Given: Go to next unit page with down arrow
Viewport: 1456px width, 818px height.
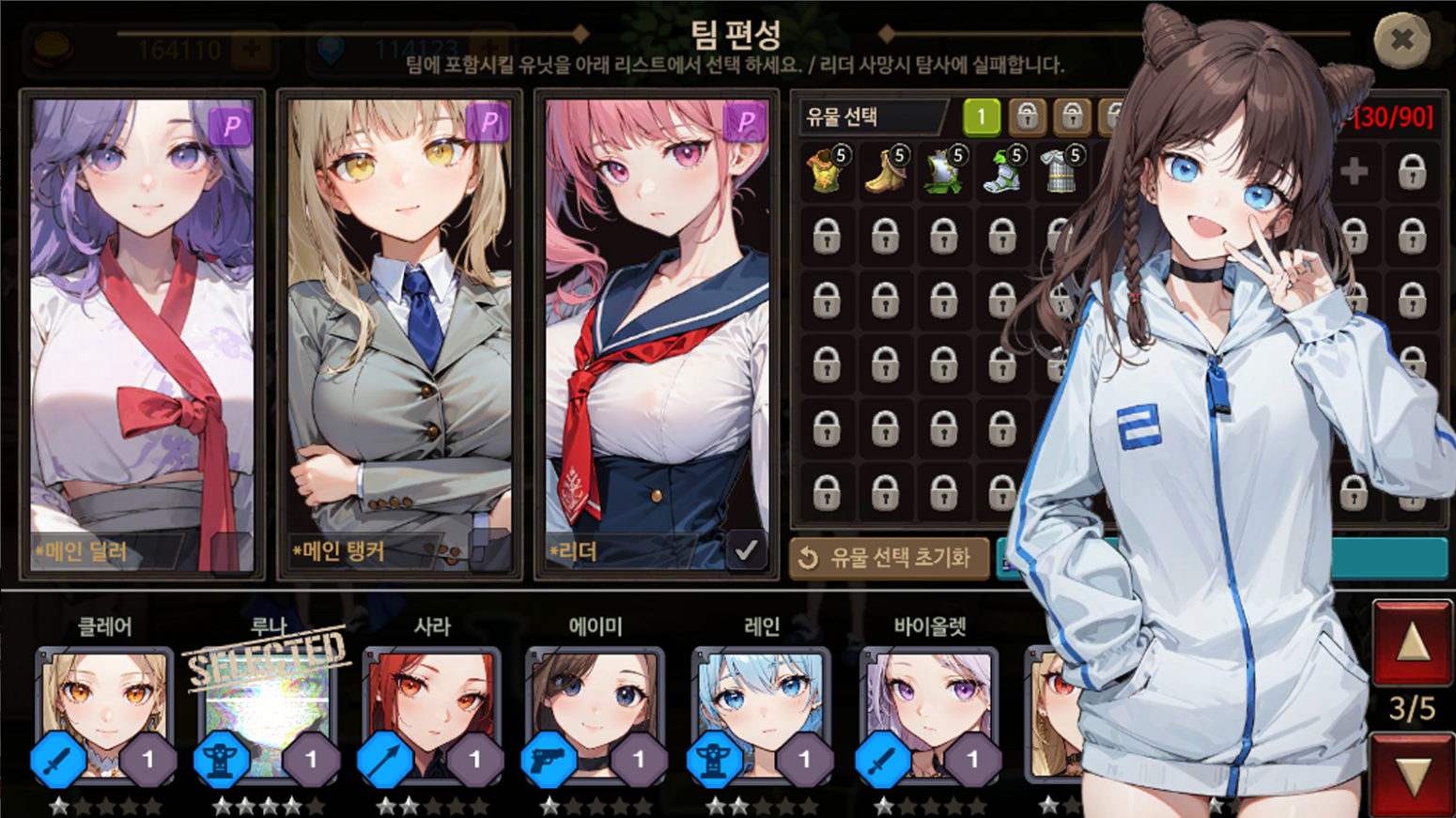Looking at the screenshot, I should (1412, 776).
